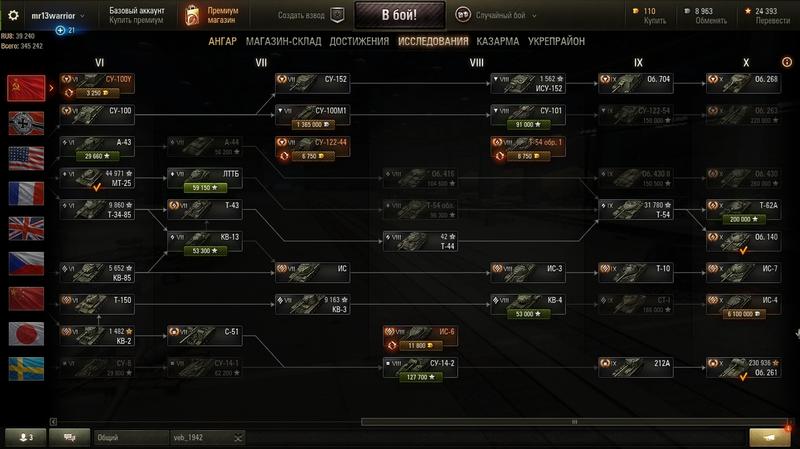Choose the German nation flag
The image size is (800, 449).
(x=21, y=123)
